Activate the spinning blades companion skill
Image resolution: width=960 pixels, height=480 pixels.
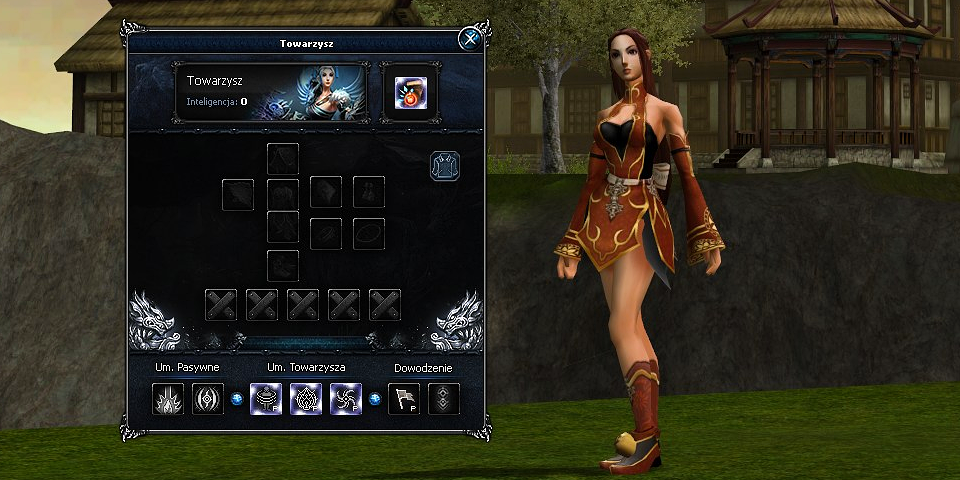[x=345, y=399]
